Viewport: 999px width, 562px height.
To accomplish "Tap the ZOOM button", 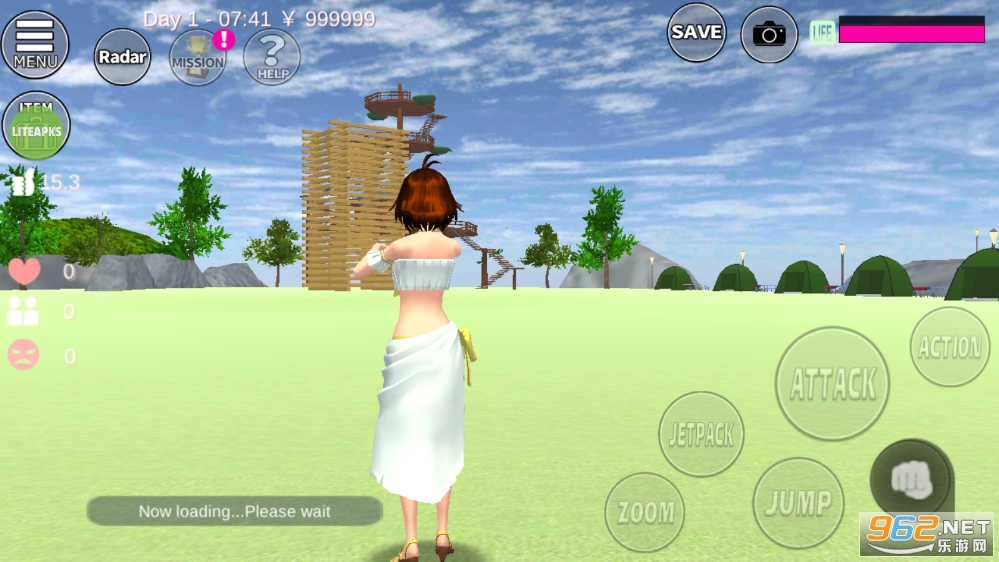I will (x=645, y=513).
